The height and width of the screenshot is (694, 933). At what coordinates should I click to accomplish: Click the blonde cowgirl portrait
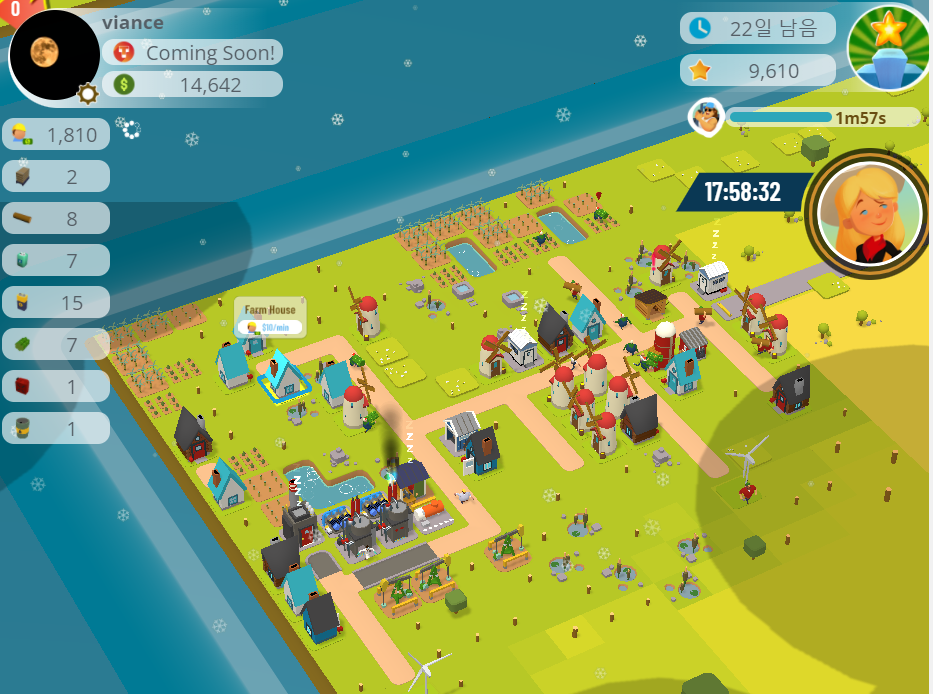[x=868, y=212]
